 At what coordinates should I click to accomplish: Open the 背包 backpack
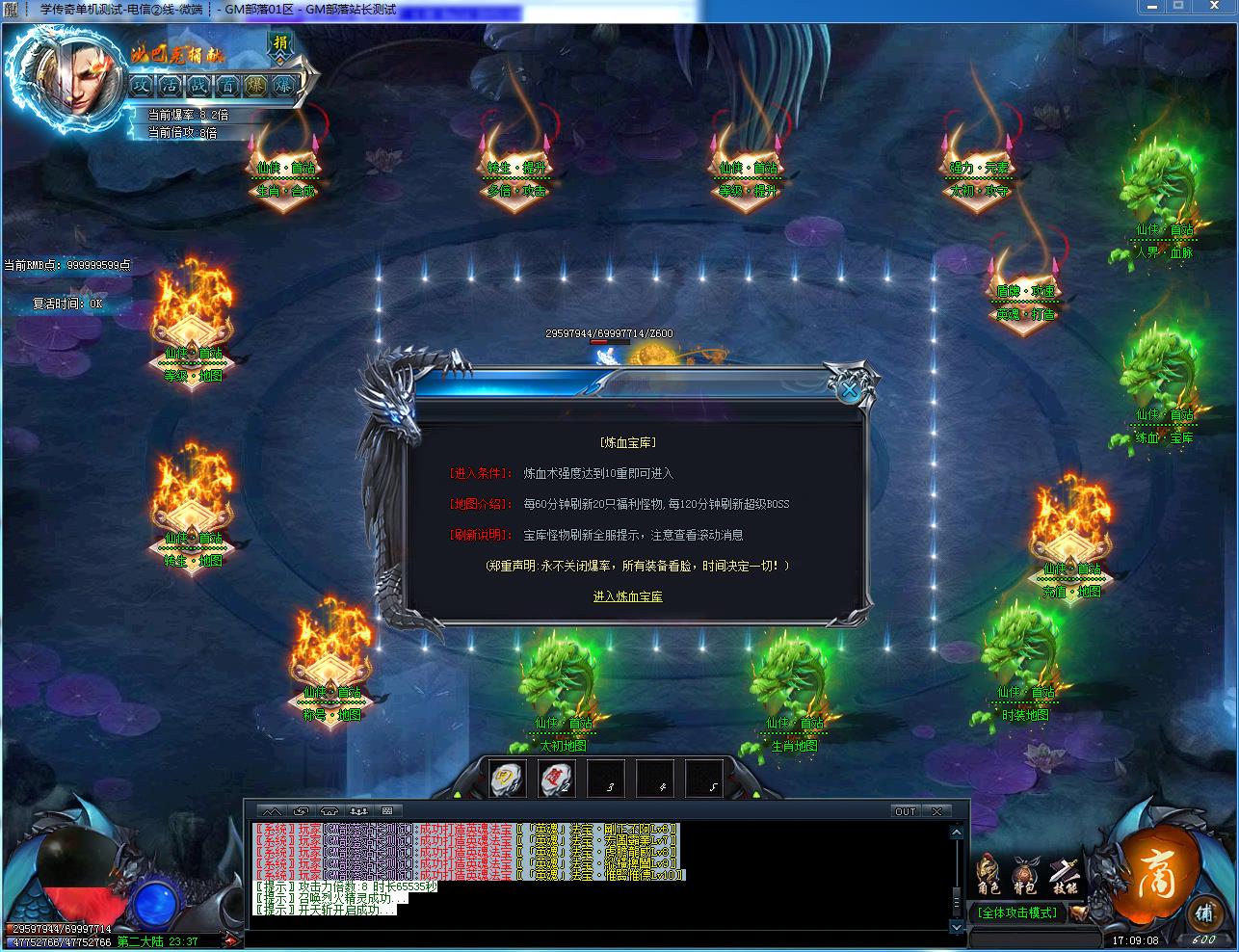[x=1024, y=874]
